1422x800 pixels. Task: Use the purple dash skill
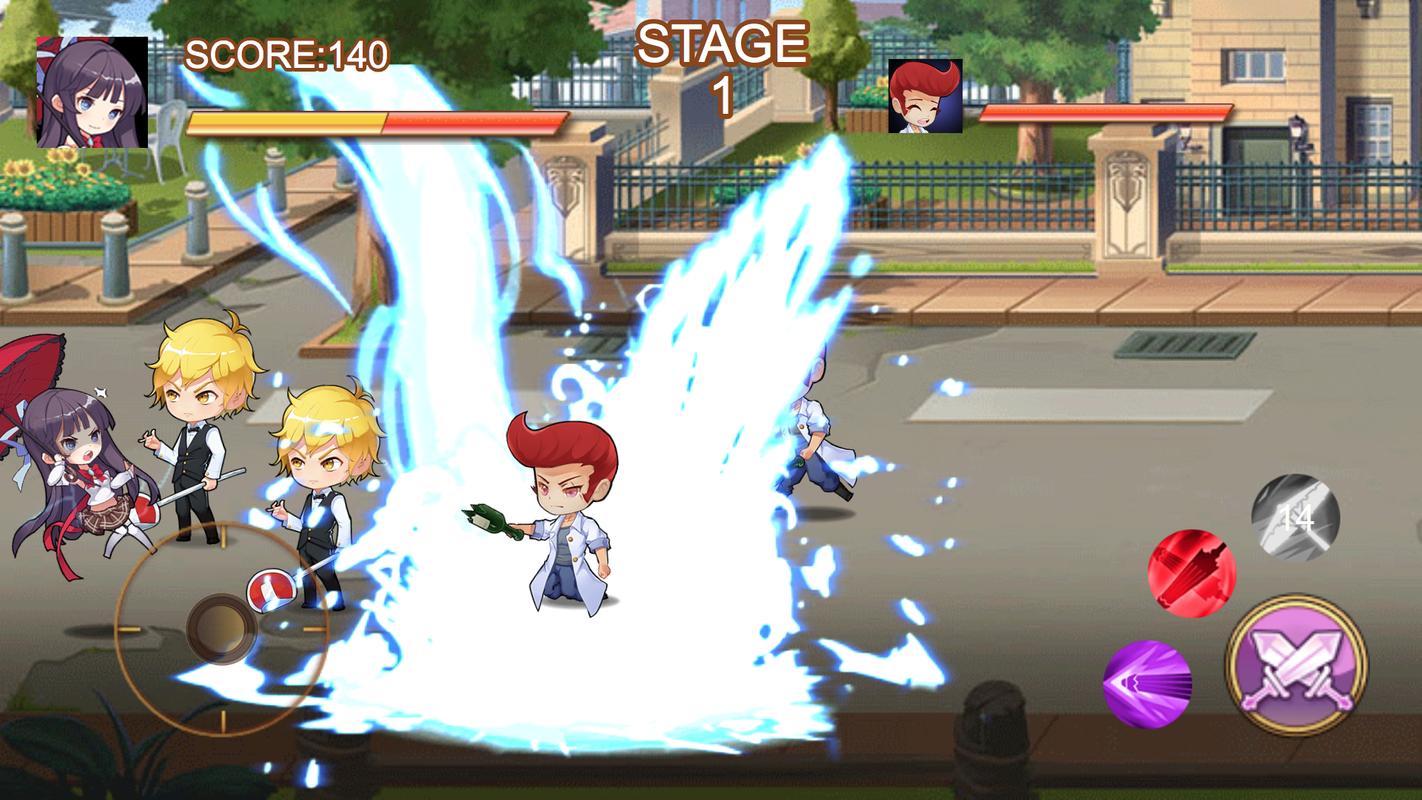(1147, 684)
